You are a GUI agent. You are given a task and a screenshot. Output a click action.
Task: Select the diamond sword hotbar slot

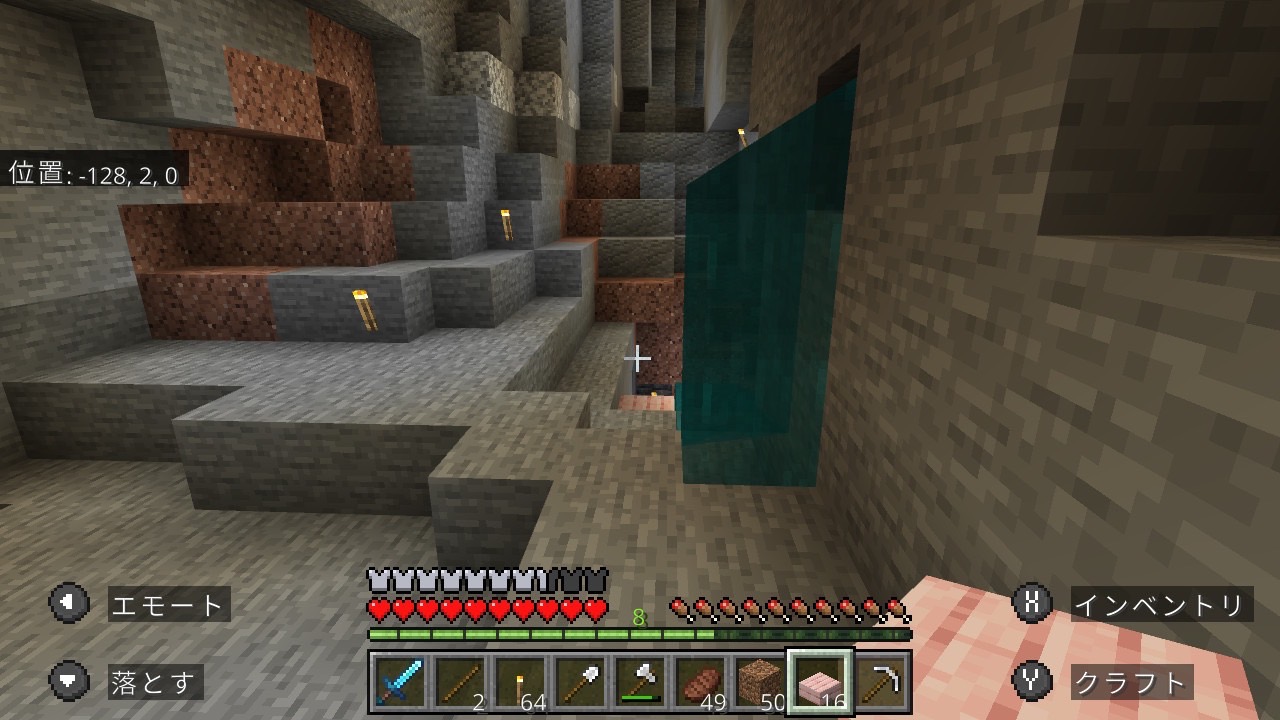pyautogui.click(x=400, y=682)
